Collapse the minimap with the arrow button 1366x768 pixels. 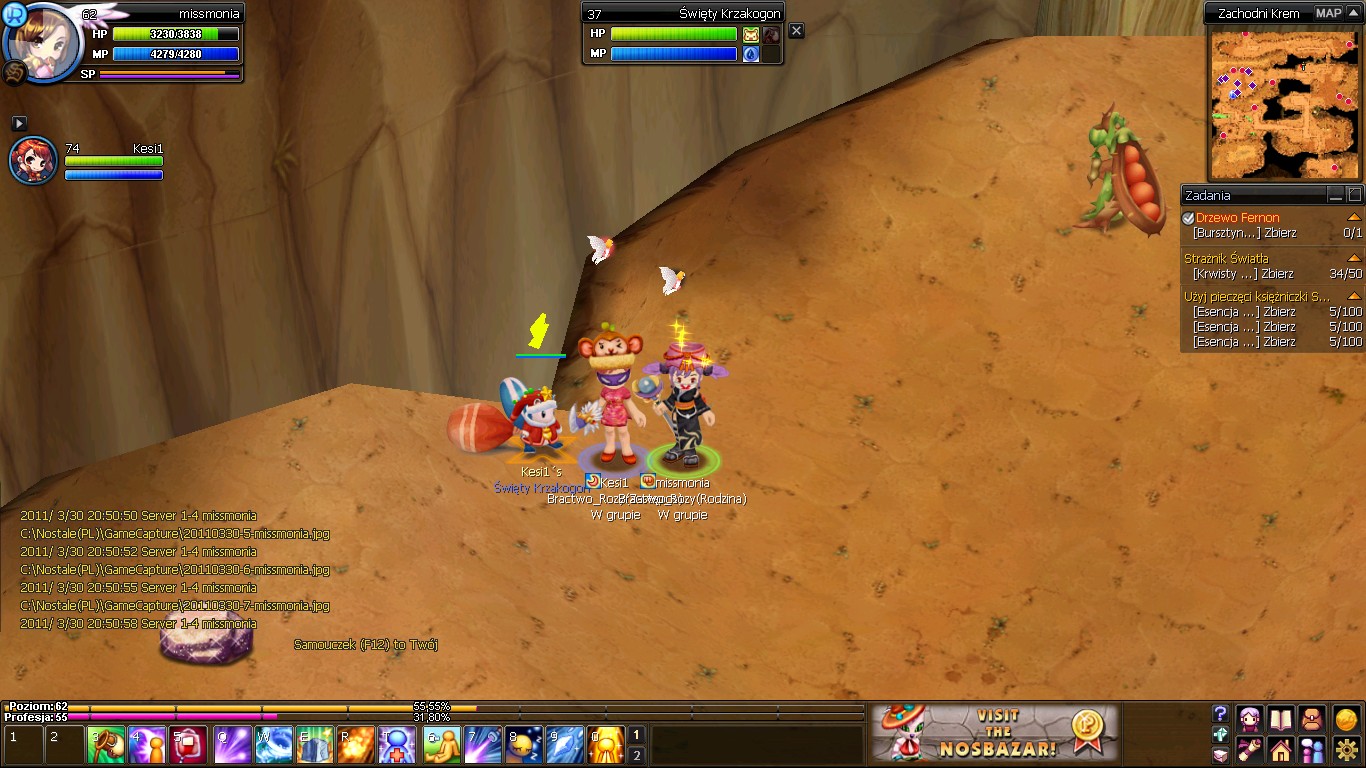pyautogui.click(x=1354, y=13)
